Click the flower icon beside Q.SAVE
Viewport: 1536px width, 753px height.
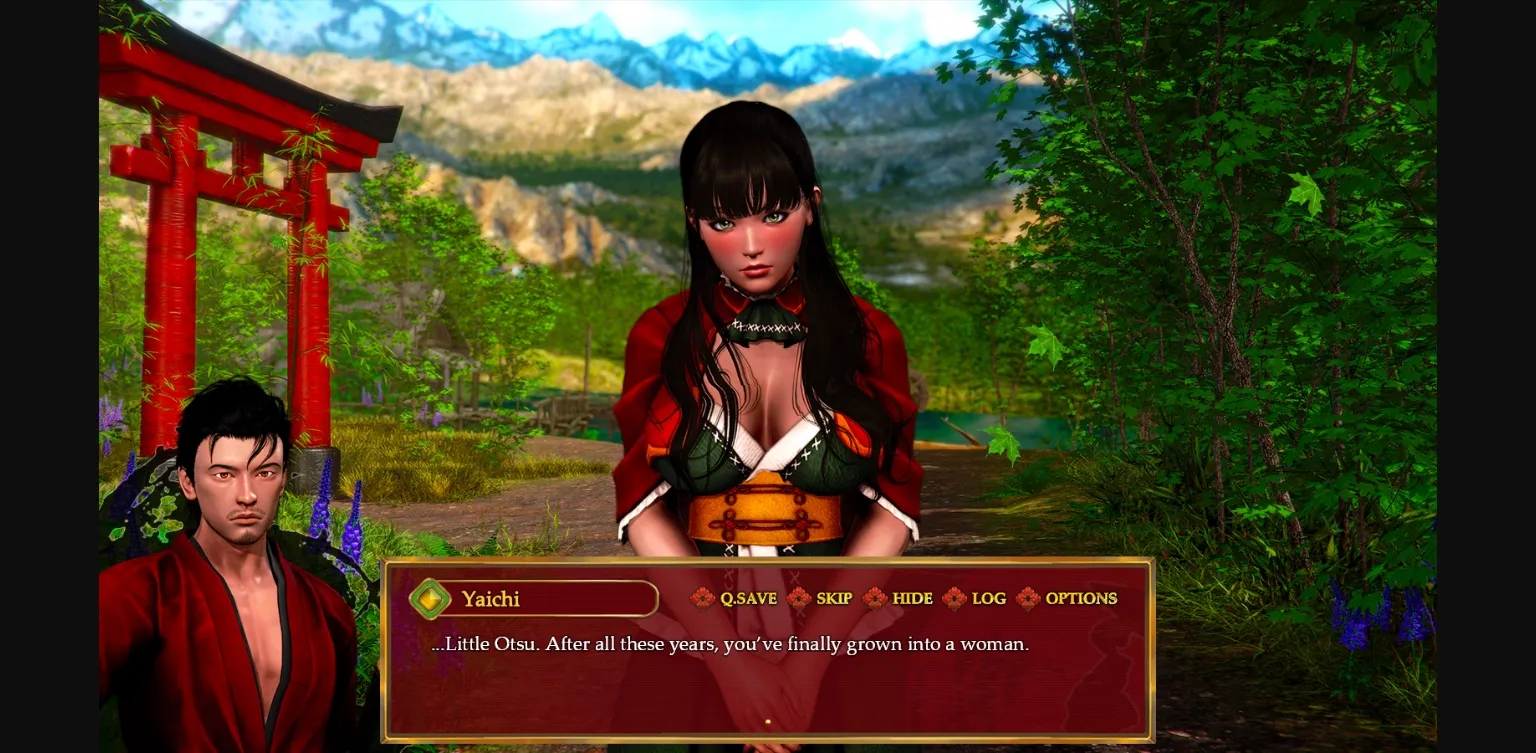pyautogui.click(x=701, y=598)
